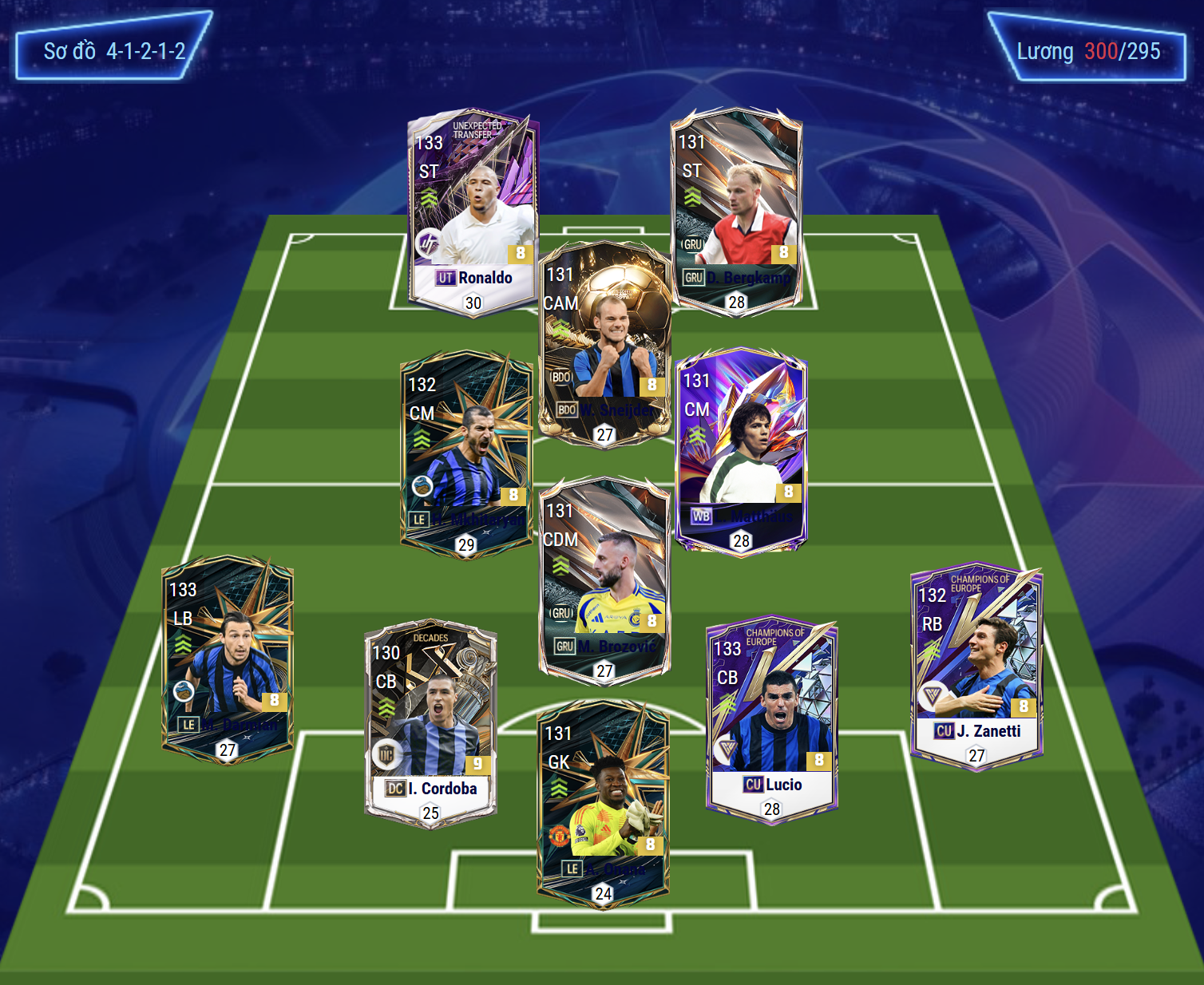Open the Sơ đồ 4-1-2-1-2 formation selector

pyautogui.click(x=114, y=51)
